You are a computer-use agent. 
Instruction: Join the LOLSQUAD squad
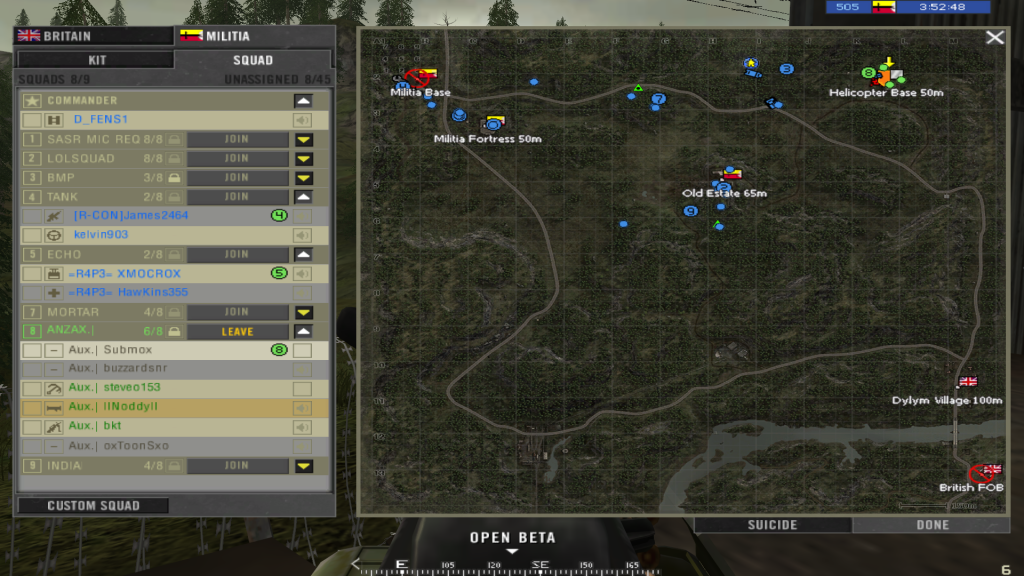click(x=237, y=159)
